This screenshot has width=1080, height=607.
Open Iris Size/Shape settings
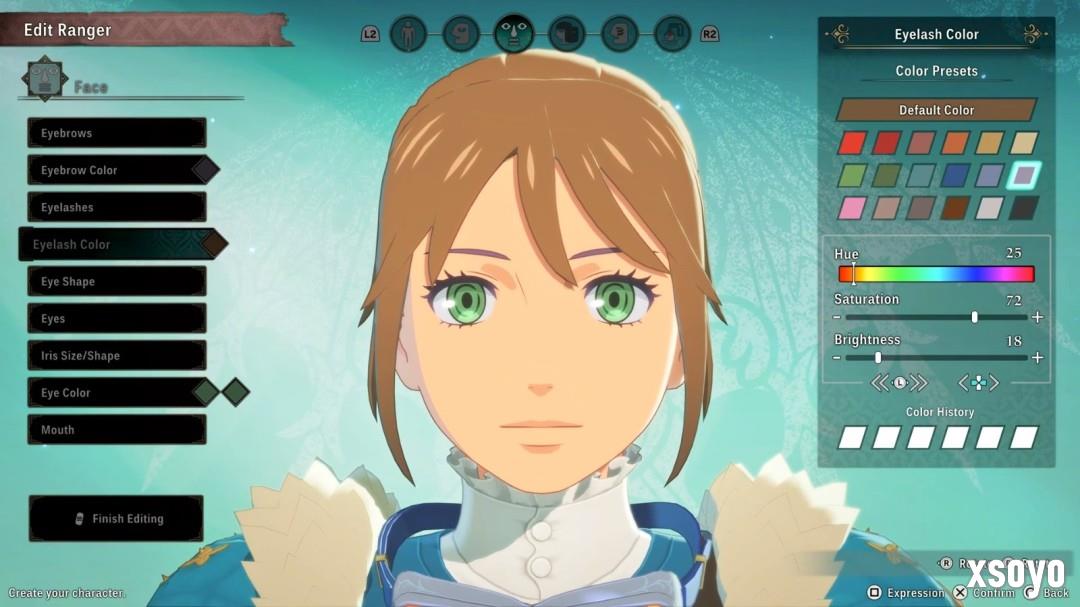coord(116,355)
